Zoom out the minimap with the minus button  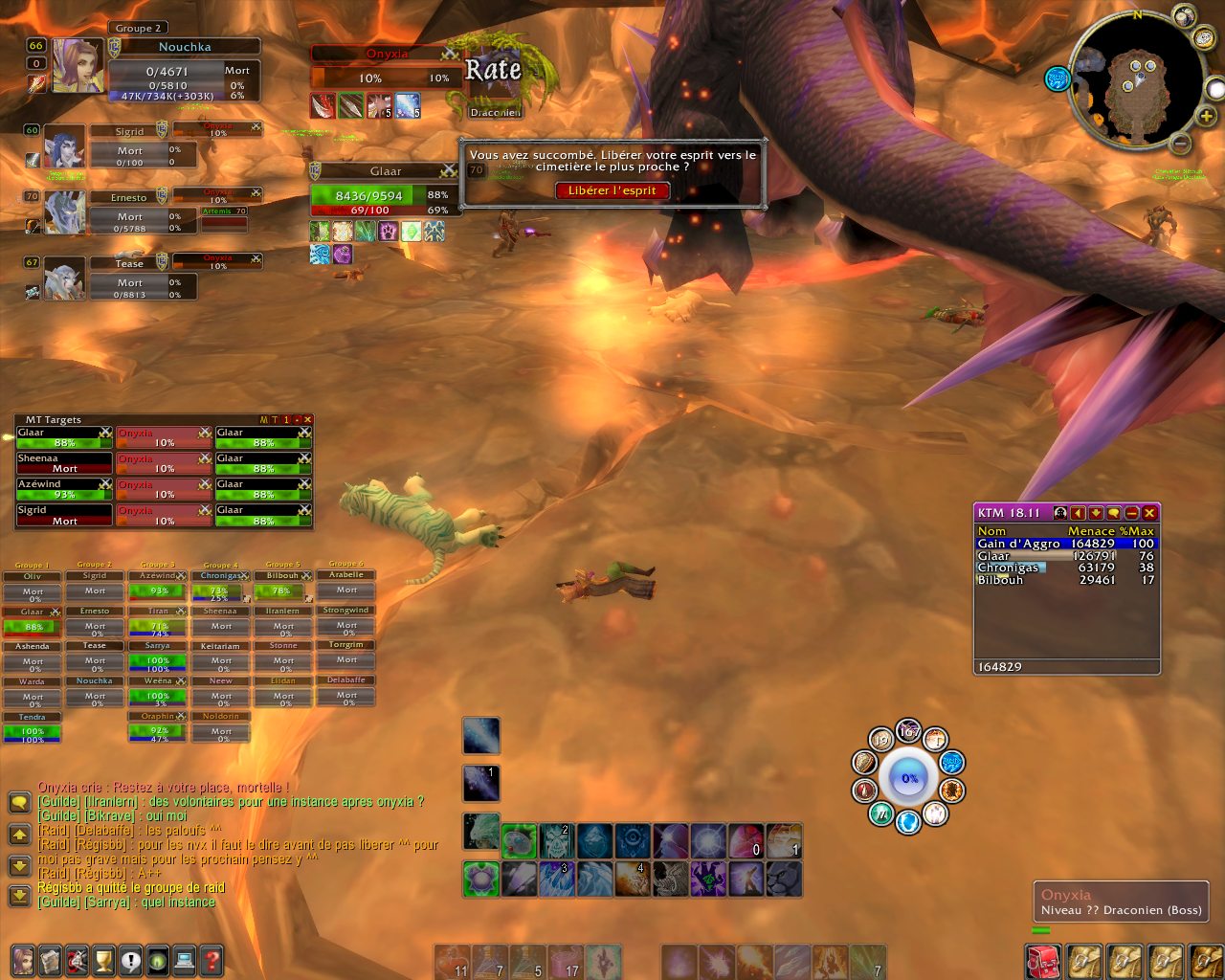click(x=1181, y=144)
